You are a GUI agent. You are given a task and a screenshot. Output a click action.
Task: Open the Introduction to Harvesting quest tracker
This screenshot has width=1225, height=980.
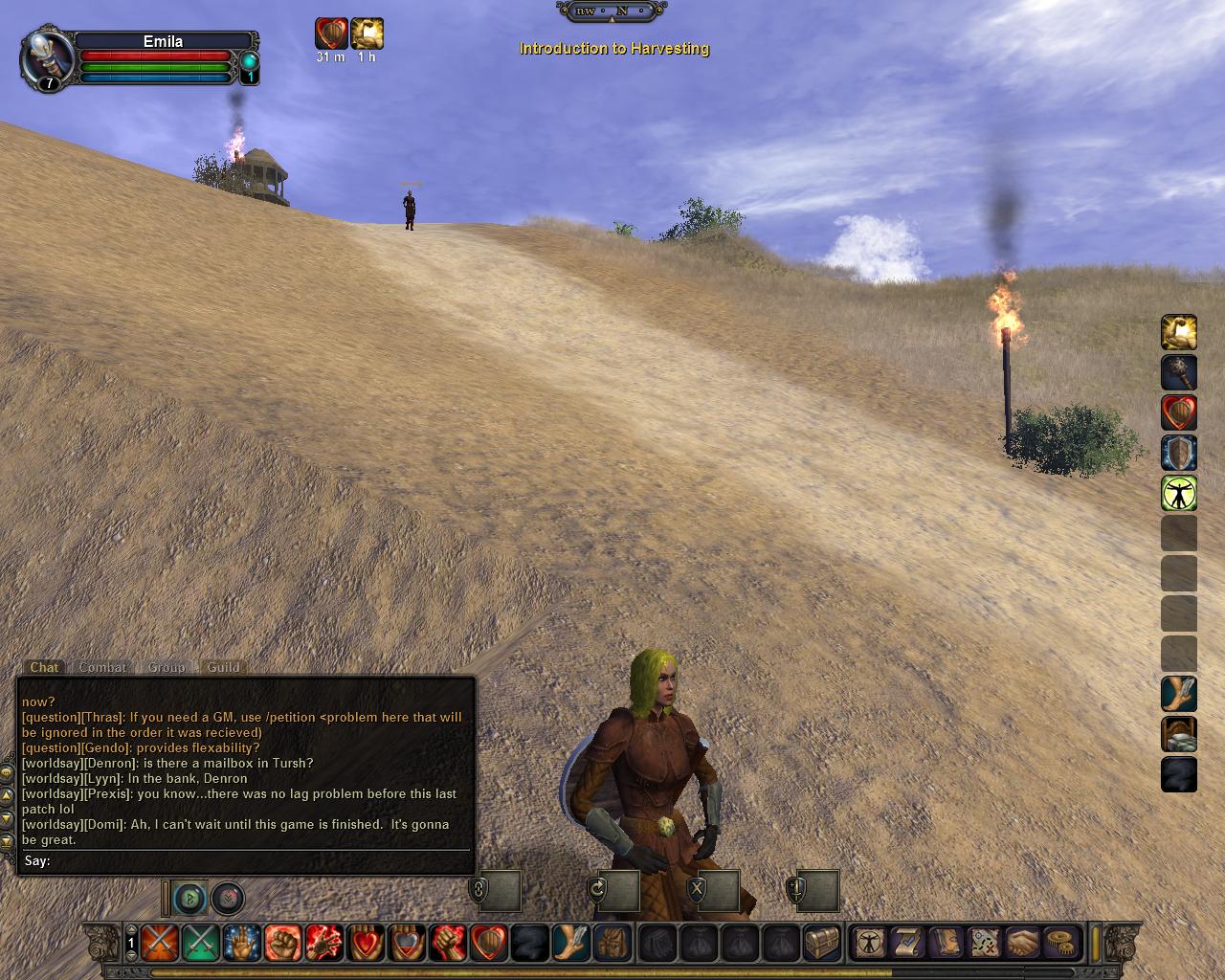coord(613,48)
